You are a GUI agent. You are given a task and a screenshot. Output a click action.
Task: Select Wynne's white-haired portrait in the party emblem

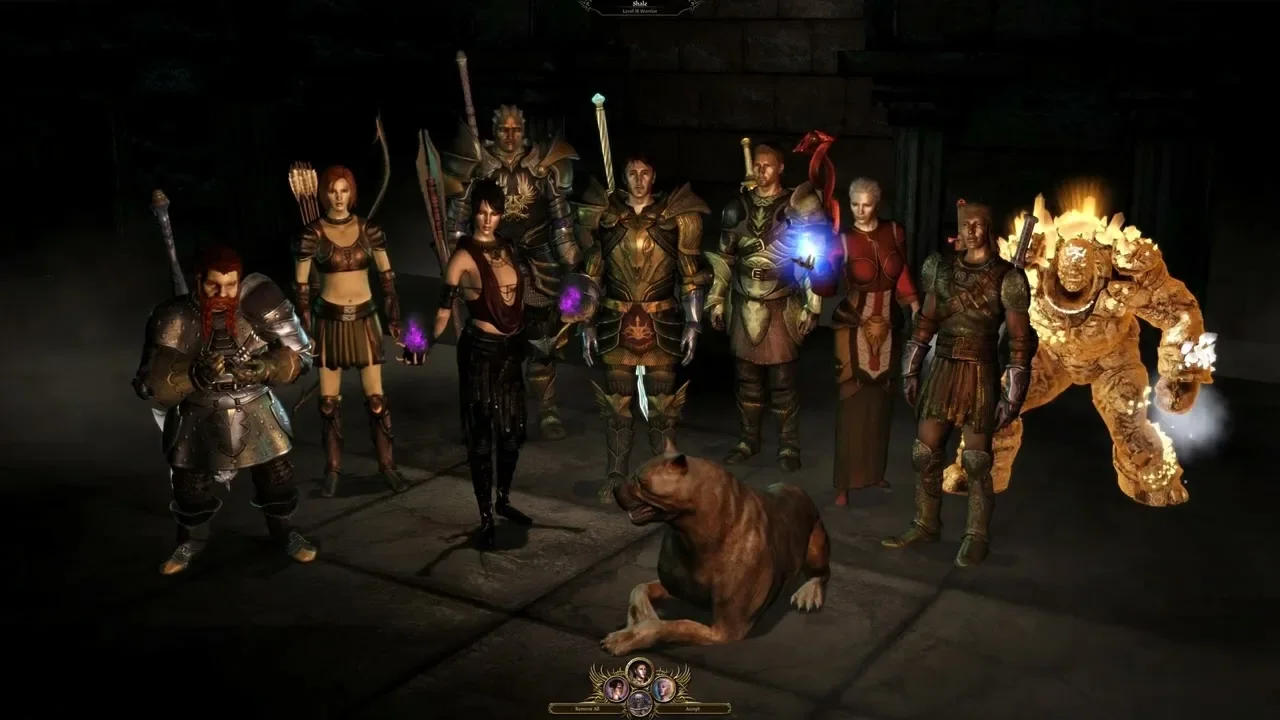[x=662, y=689]
